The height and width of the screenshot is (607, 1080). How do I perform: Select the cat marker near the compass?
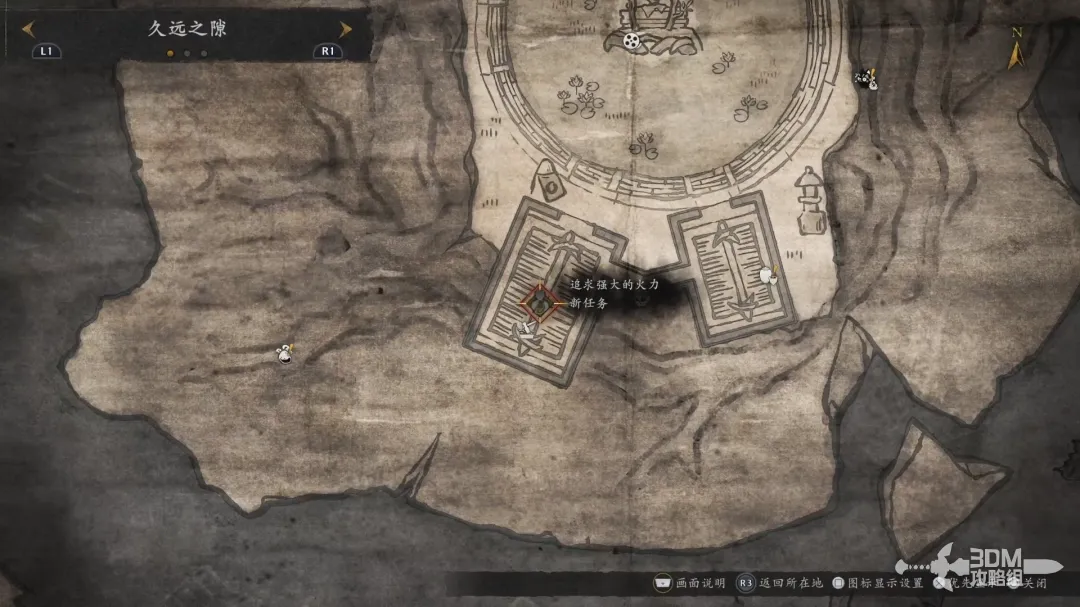coord(866,77)
